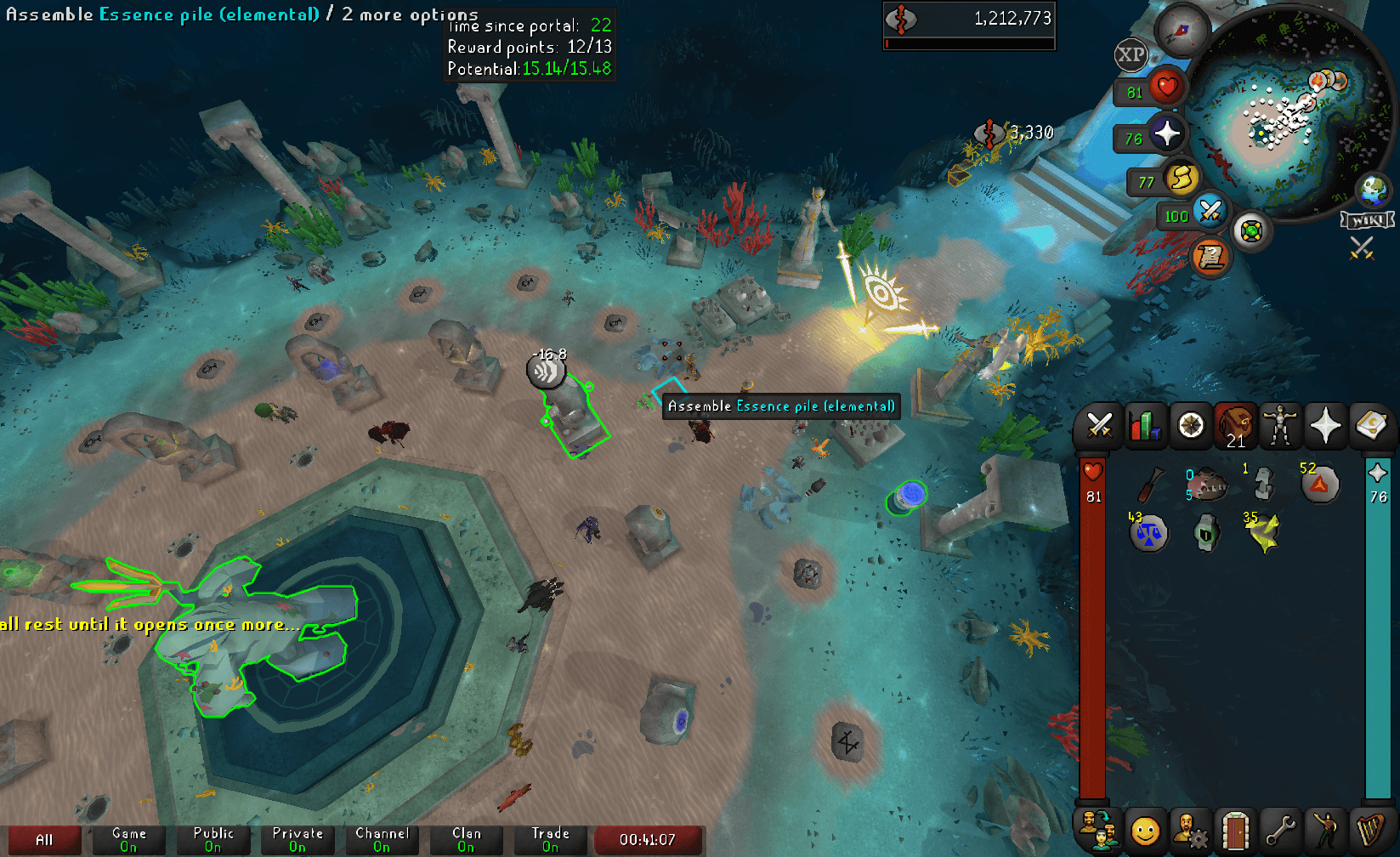
Task: Toggle the XP tracker with the XP orb
Action: point(1131,55)
